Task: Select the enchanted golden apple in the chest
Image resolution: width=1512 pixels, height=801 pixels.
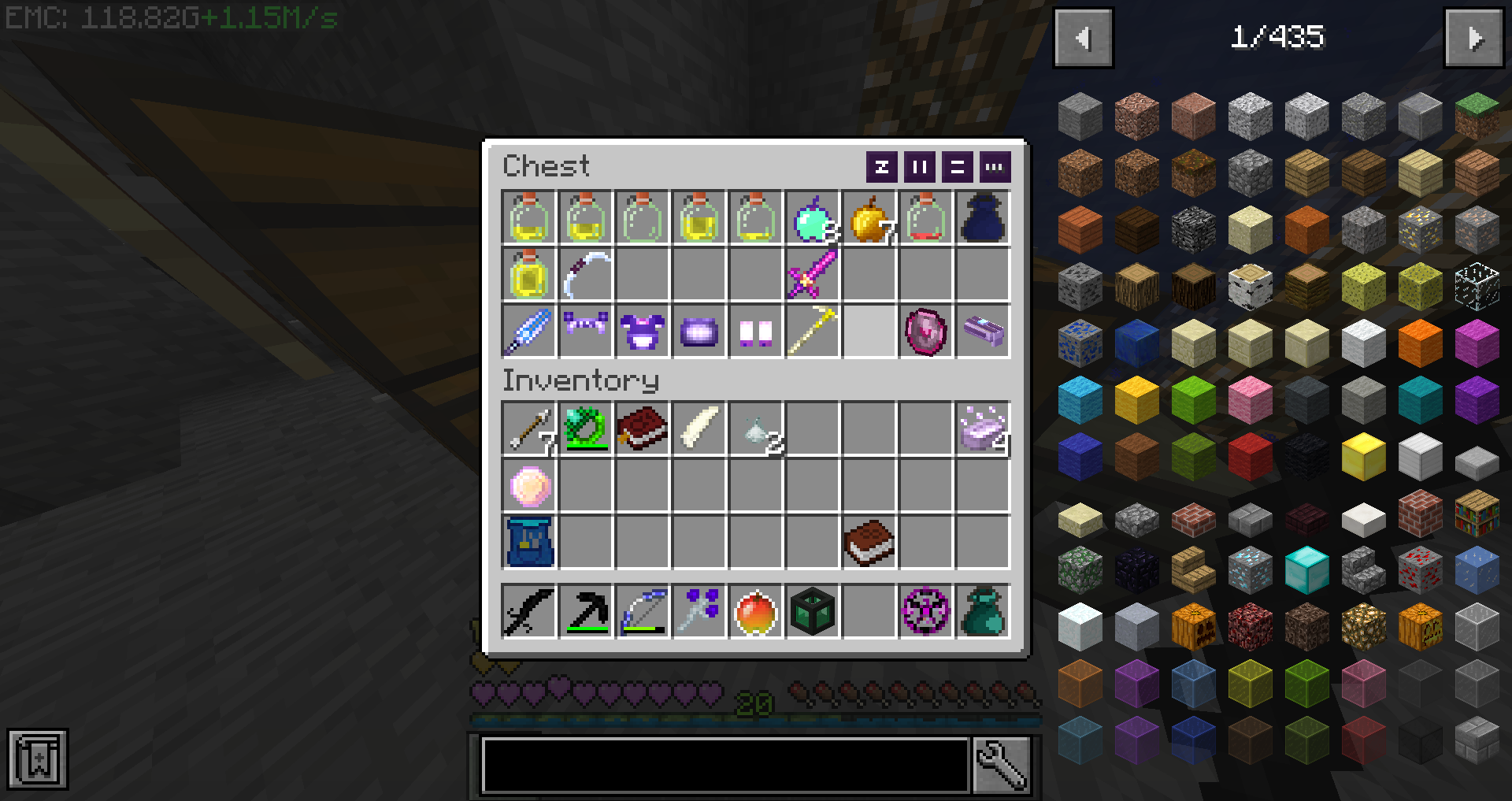Action: pyautogui.click(x=812, y=218)
